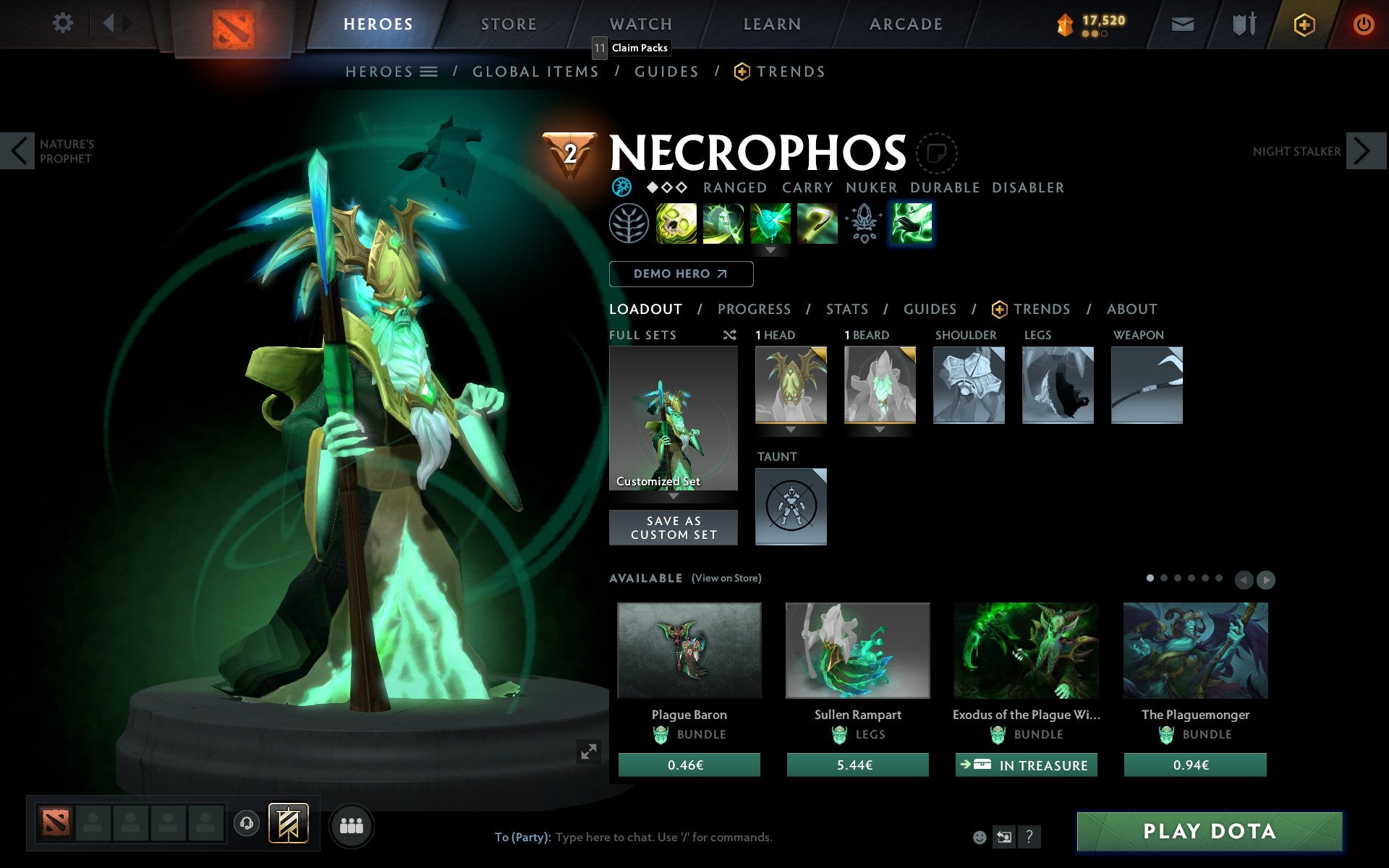Switch to the PROGRESS tab
Screen dimensions: 1389x868
click(x=754, y=309)
